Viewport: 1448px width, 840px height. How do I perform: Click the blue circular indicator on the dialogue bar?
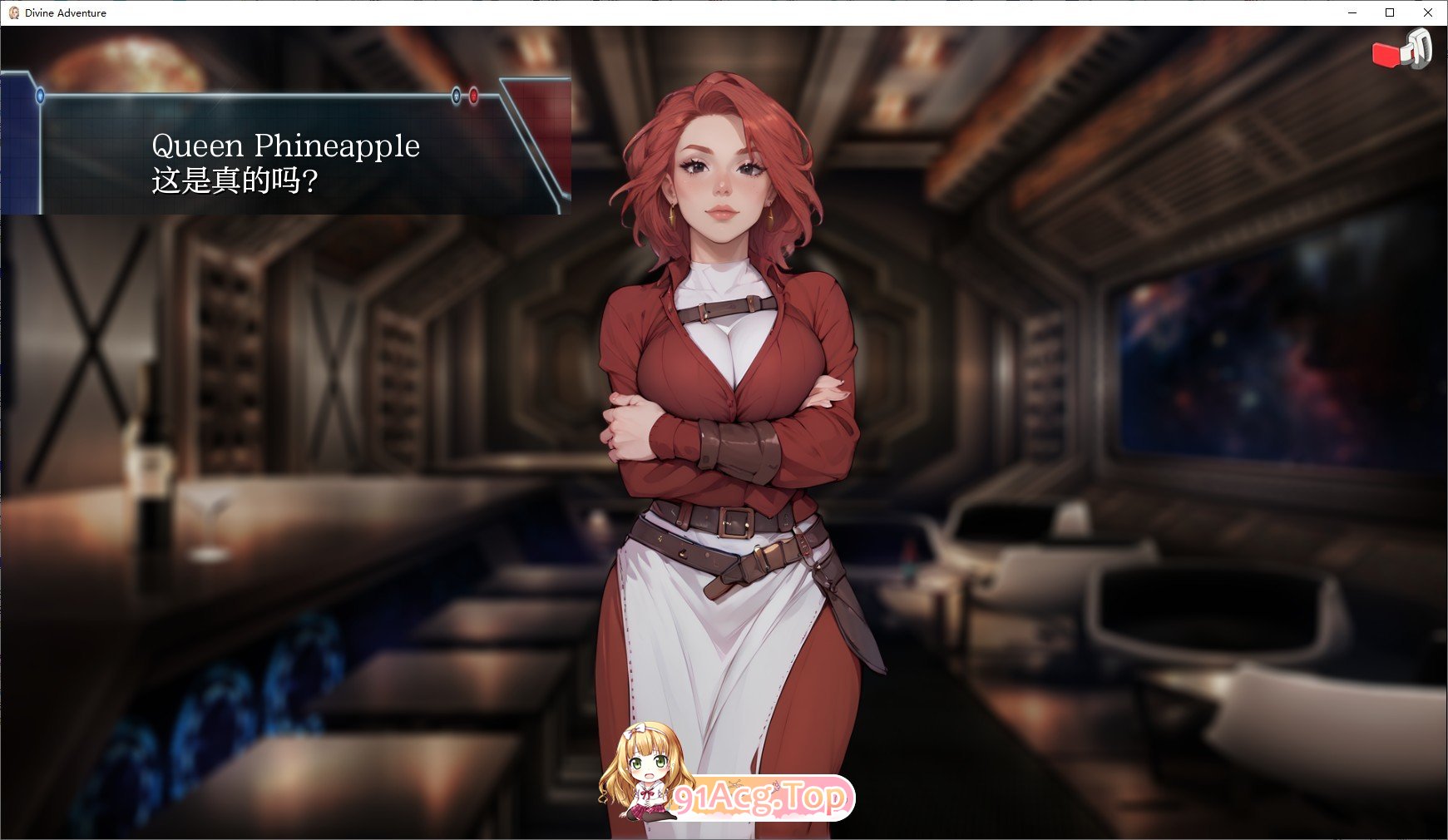456,96
